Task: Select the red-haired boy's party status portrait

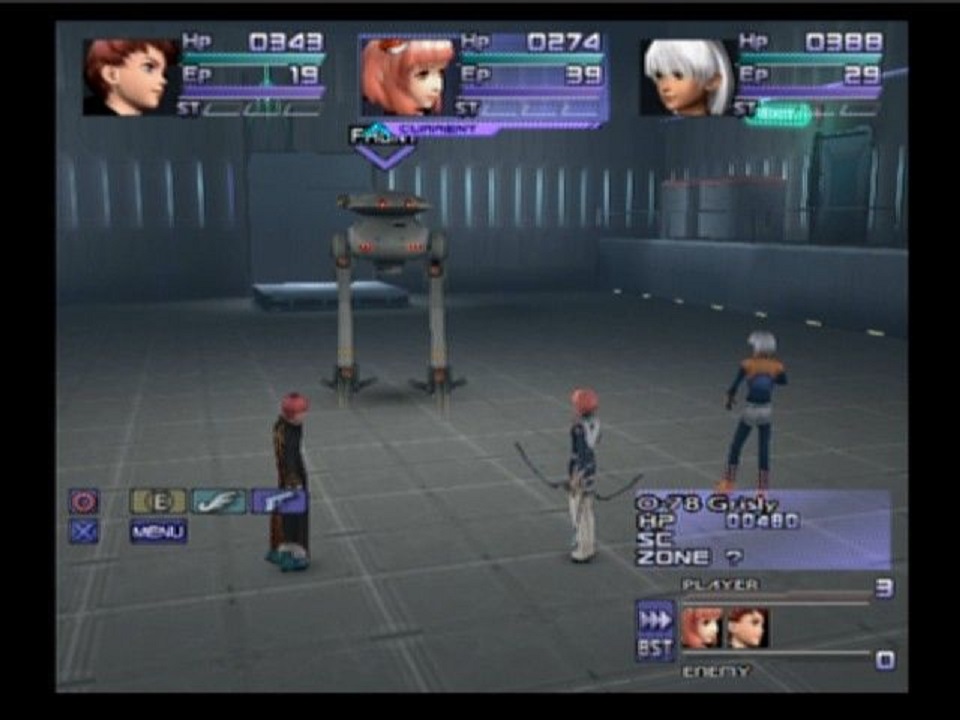Action: (x=130, y=77)
